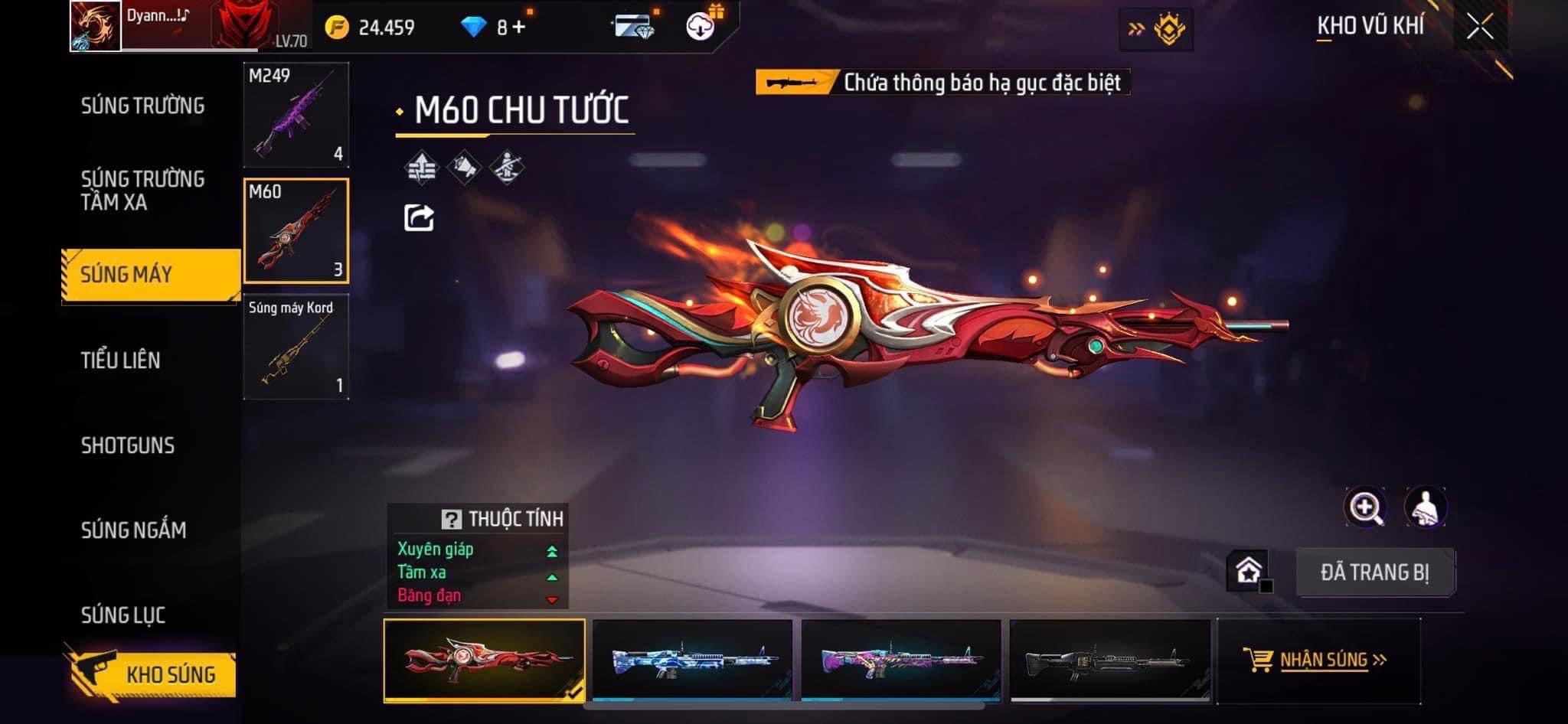The image size is (1568, 724).
Task: Switch to Shotguns category
Action: [x=128, y=445]
